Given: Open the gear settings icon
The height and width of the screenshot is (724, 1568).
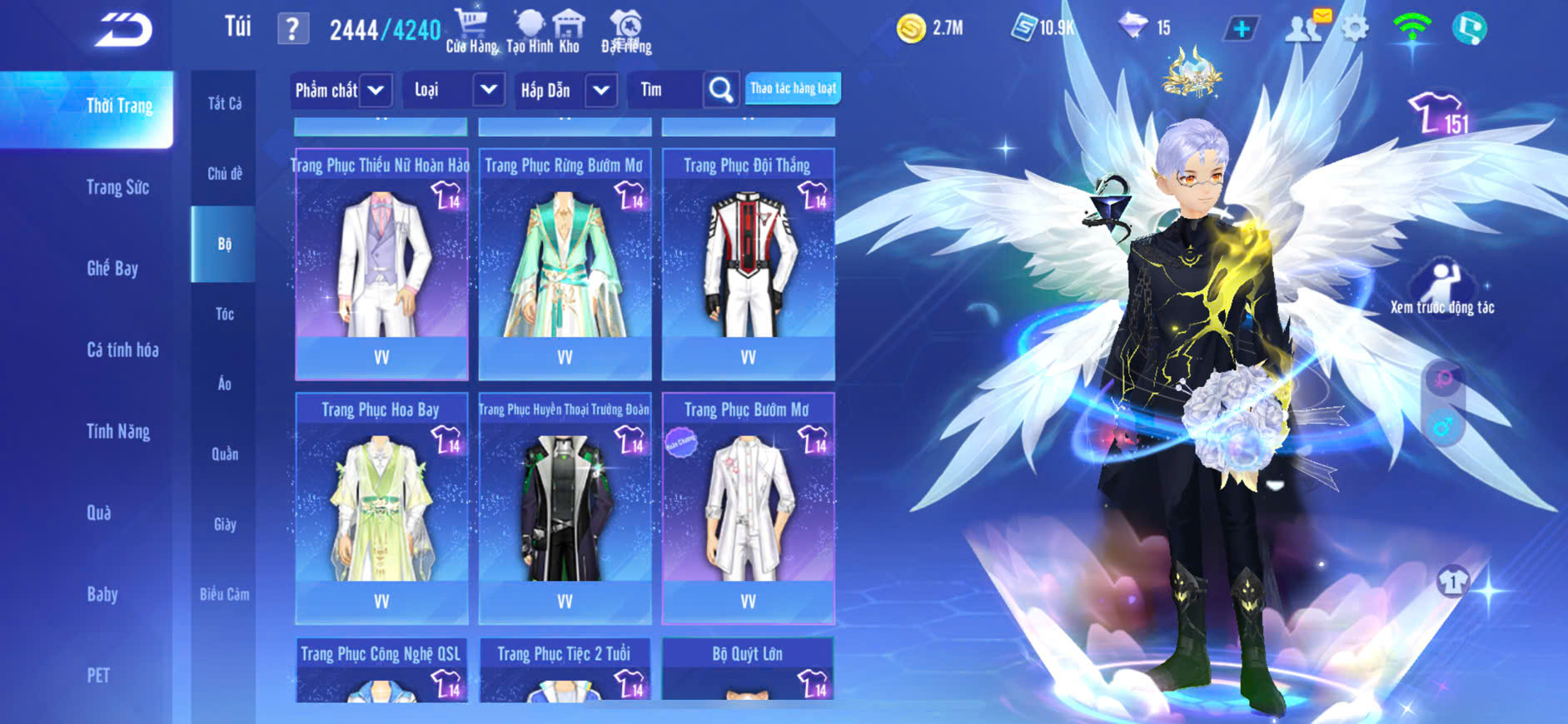Looking at the screenshot, I should [1355, 29].
